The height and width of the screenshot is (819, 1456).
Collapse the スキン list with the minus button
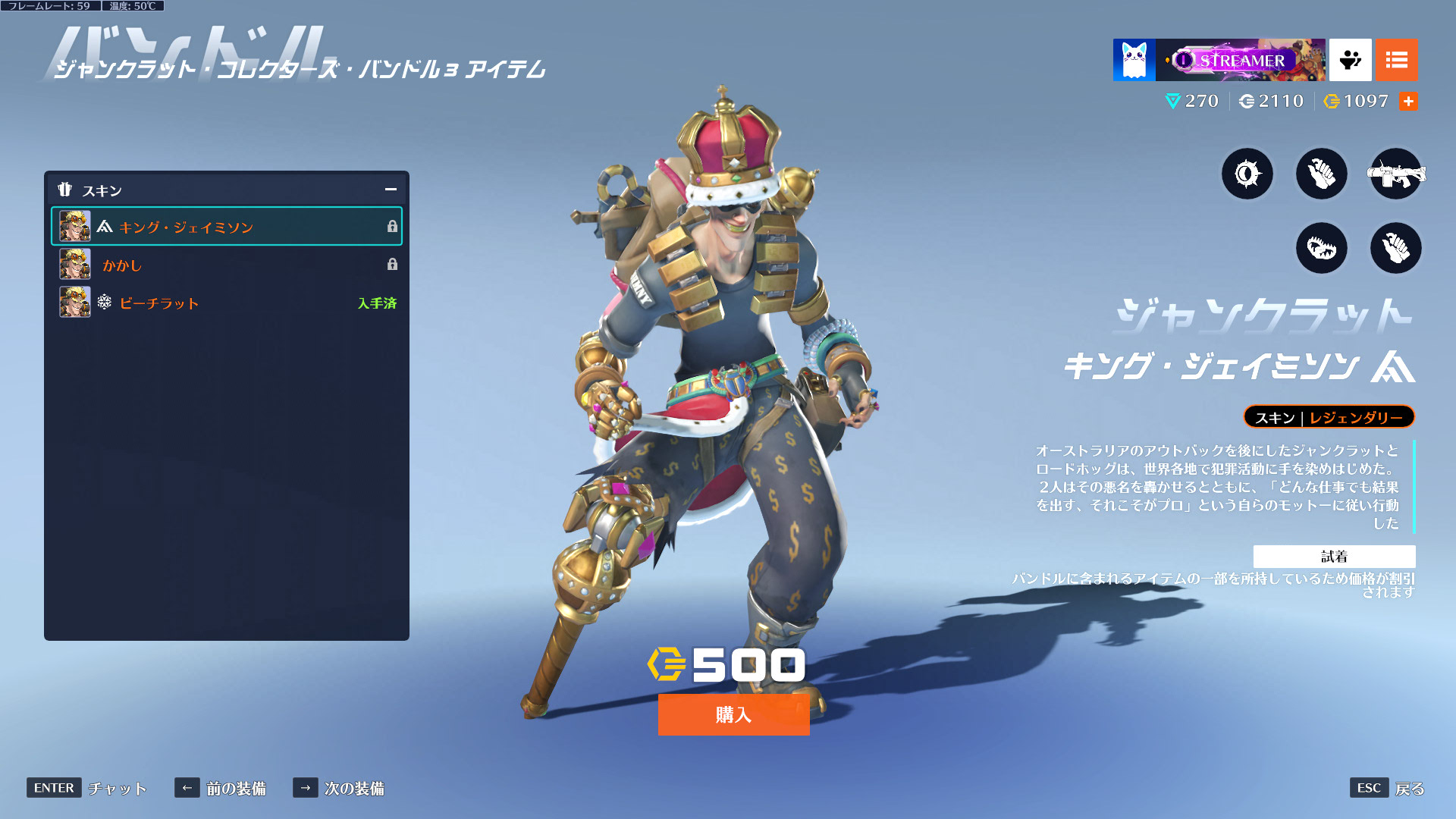(x=391, y=190)
